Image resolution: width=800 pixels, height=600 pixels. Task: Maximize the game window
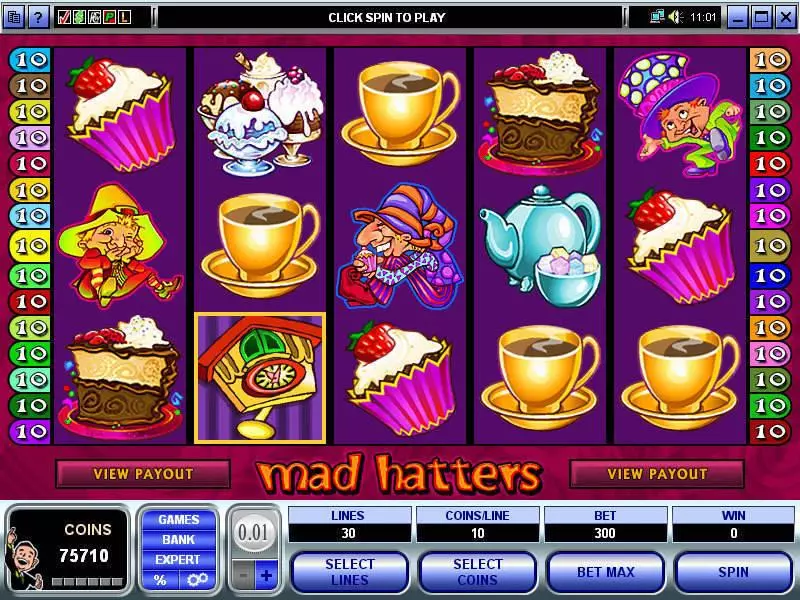point(762,17)
